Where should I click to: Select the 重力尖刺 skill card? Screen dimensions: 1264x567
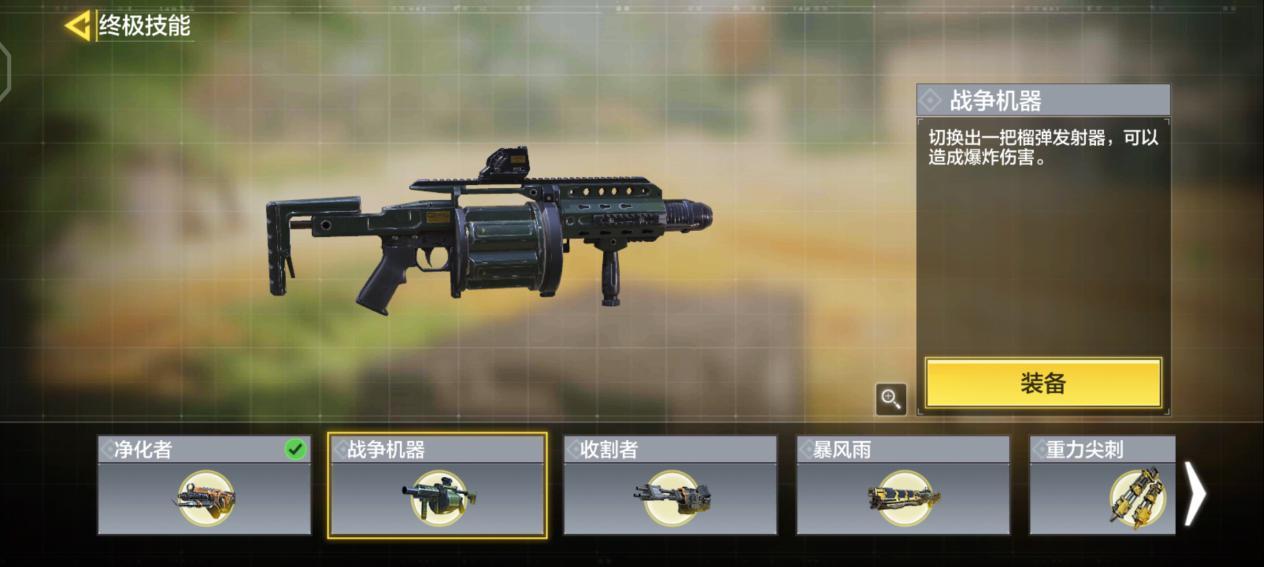tap(1102, 485)
